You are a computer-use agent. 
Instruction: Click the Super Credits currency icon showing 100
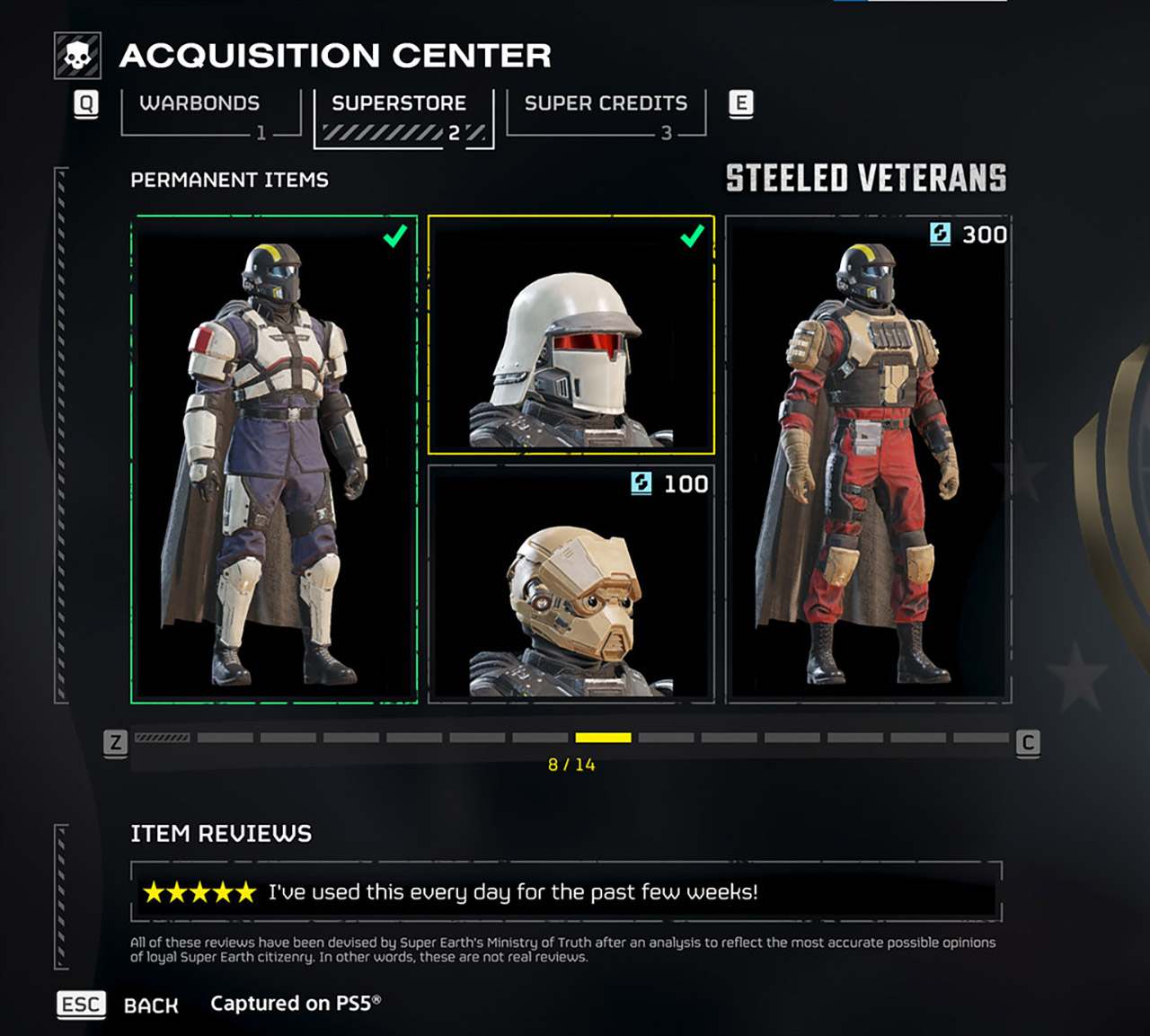click(643, 484)
